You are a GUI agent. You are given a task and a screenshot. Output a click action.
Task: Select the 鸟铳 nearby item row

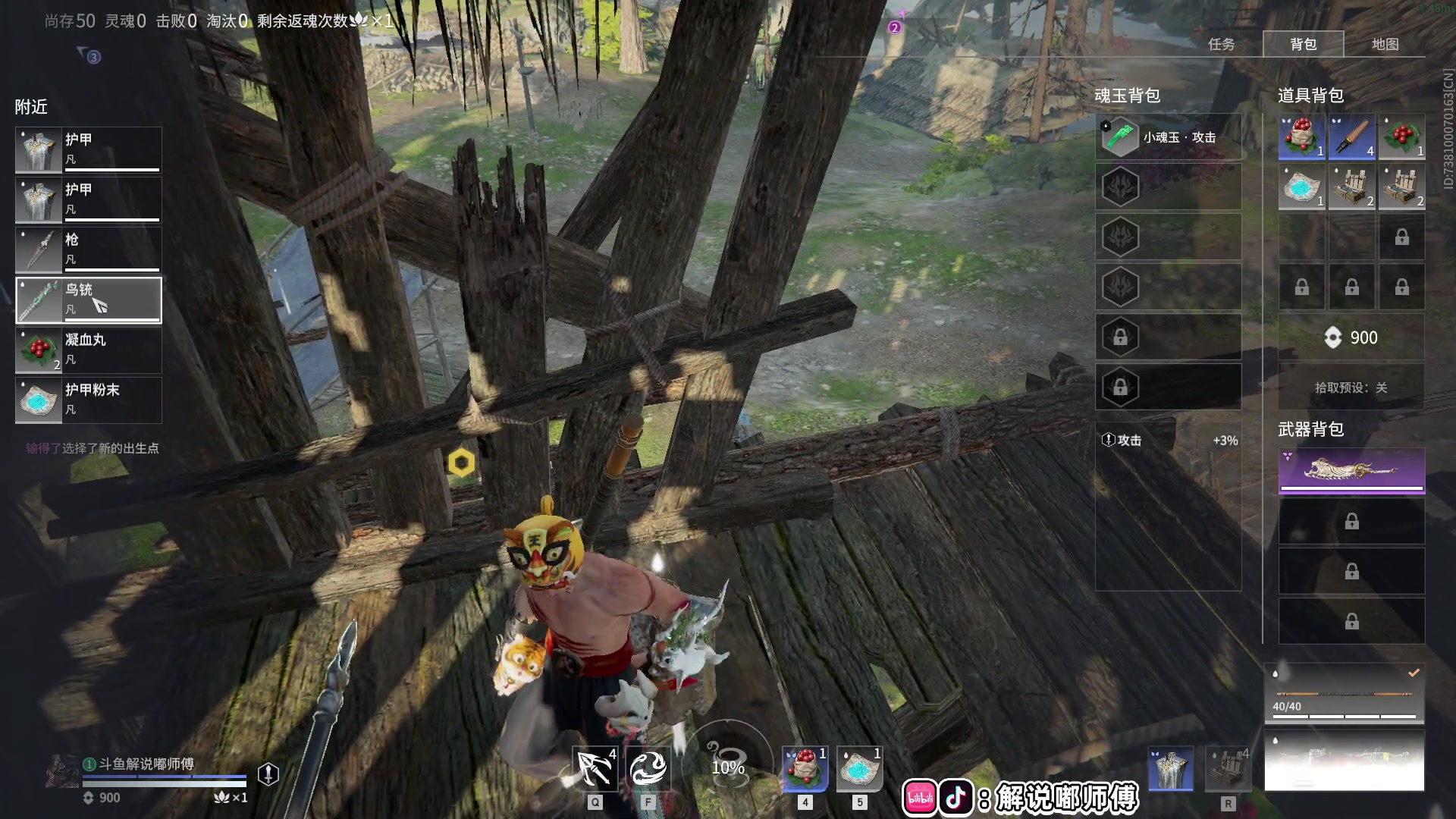click(89, 300)
